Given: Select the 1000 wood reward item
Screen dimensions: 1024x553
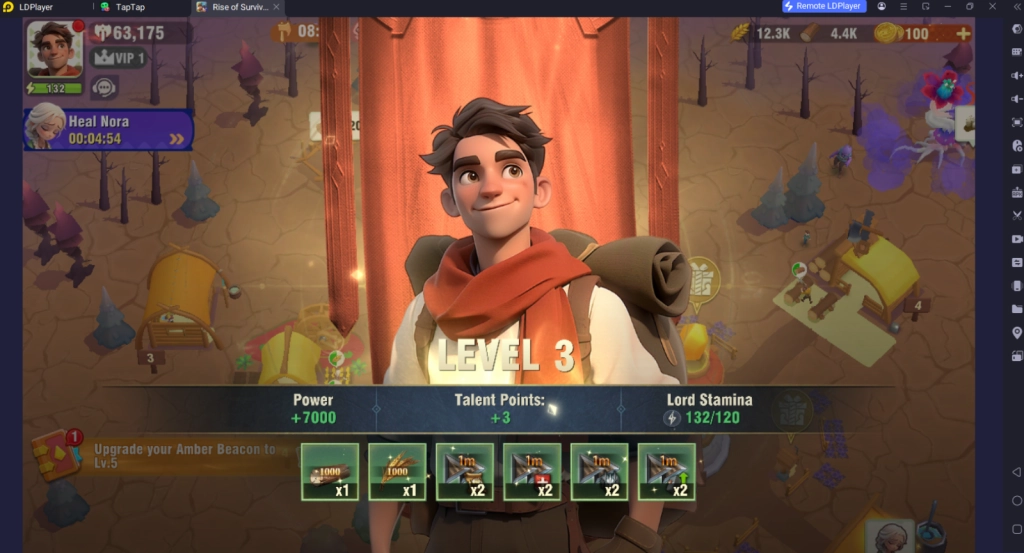Looking at the screenshot, I should tap(330, 471).
